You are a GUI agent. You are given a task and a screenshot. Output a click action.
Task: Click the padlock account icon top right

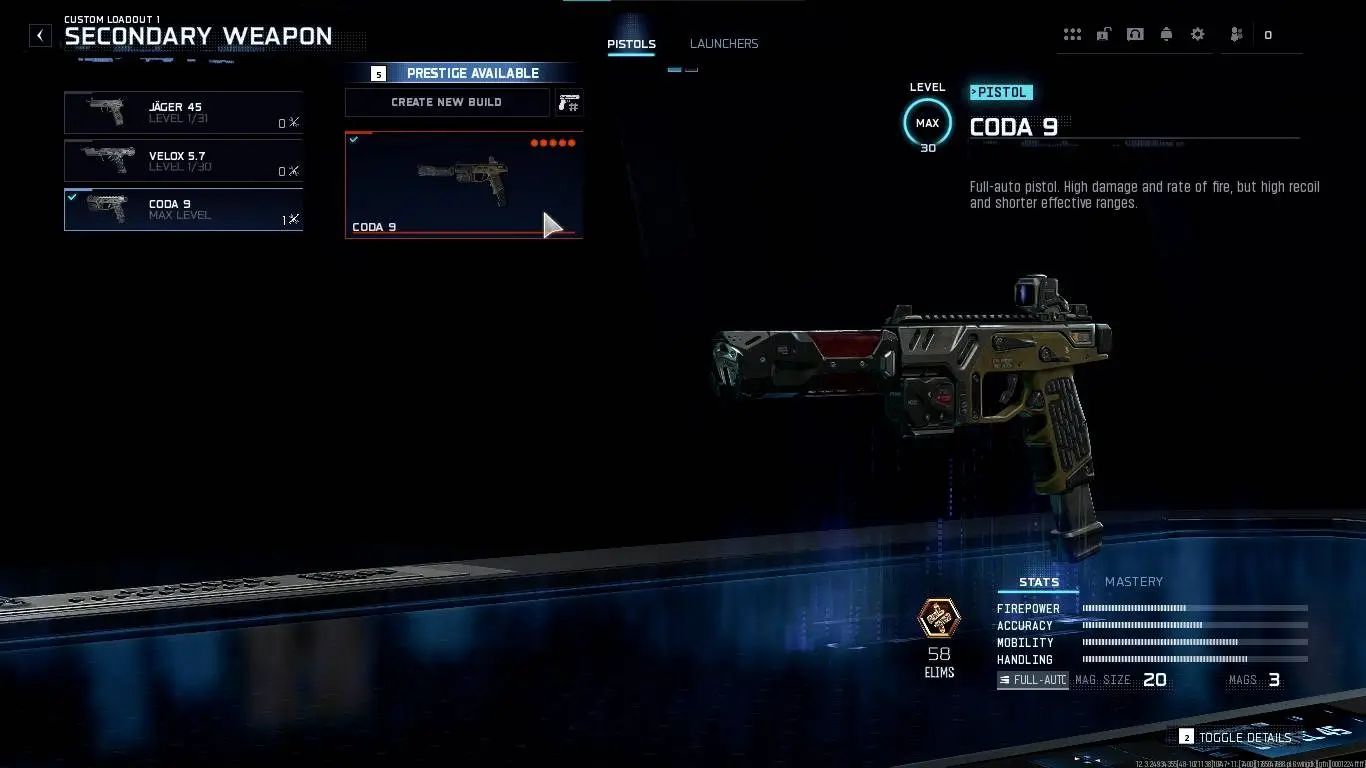(x=1104, y=34)
